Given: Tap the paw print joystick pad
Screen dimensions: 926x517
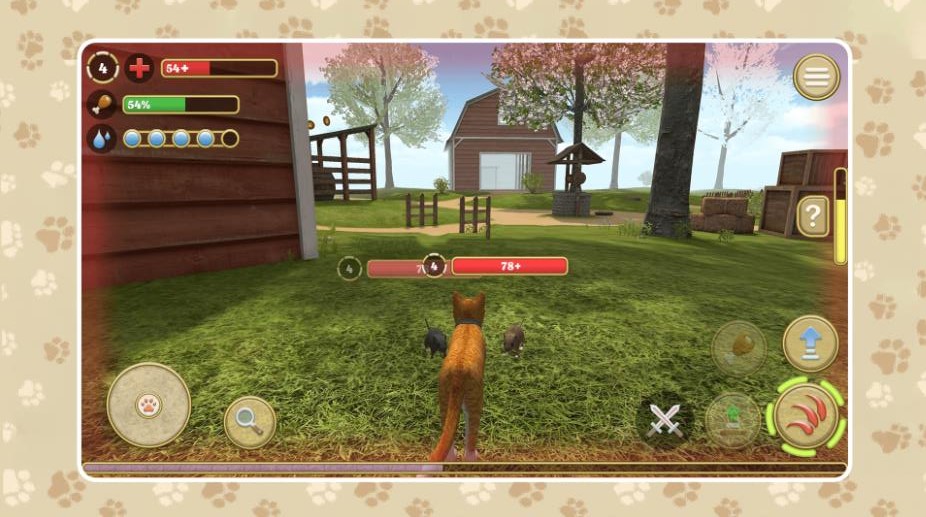Looking at the screenshot, I should click(x=148, y=405).
